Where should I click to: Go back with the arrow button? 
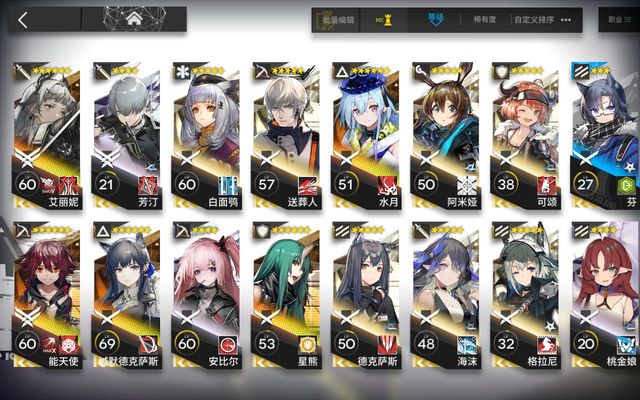point(23,19)
